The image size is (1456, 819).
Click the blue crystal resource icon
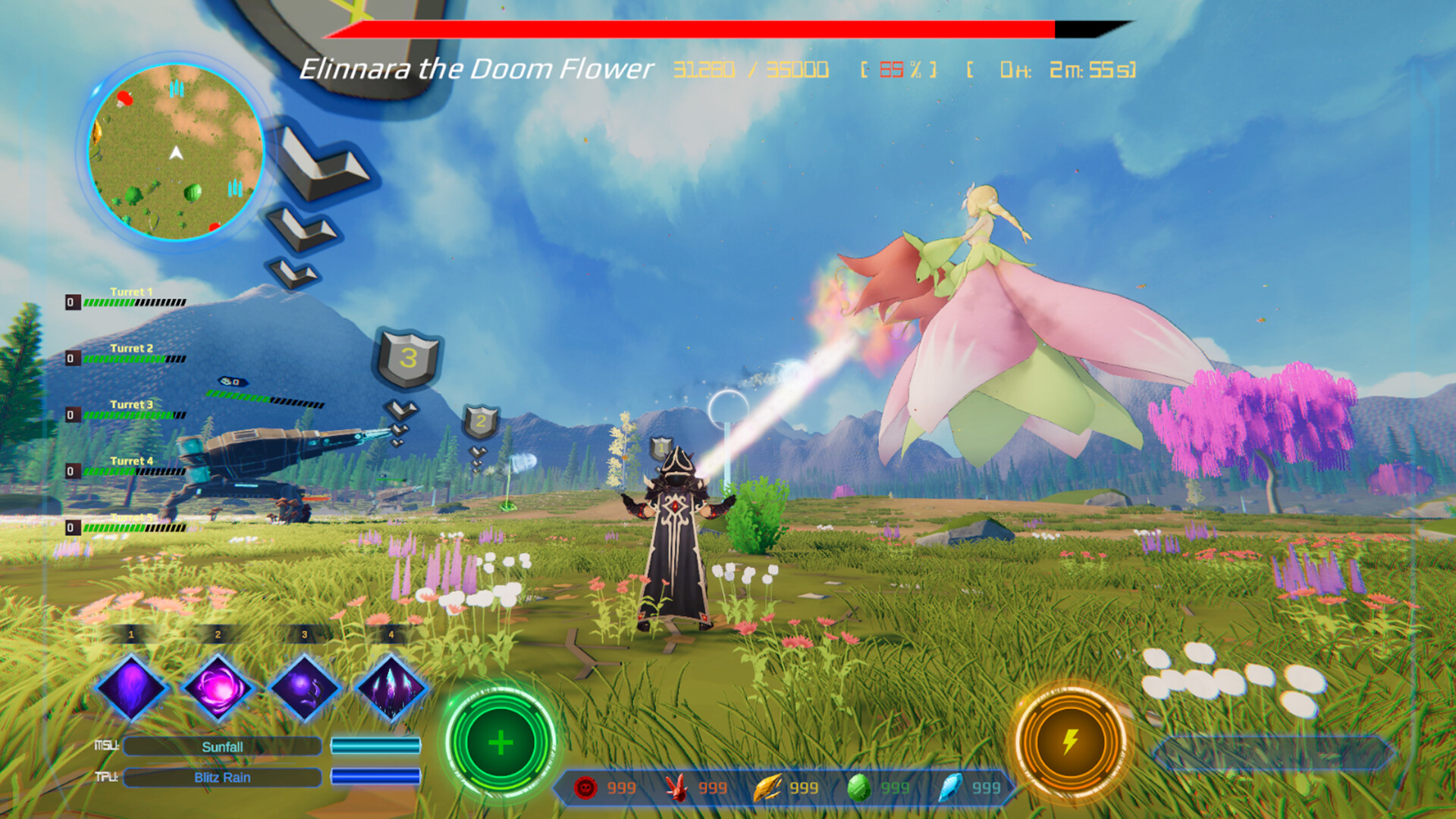pyautogui.click(x=954, y=788)
